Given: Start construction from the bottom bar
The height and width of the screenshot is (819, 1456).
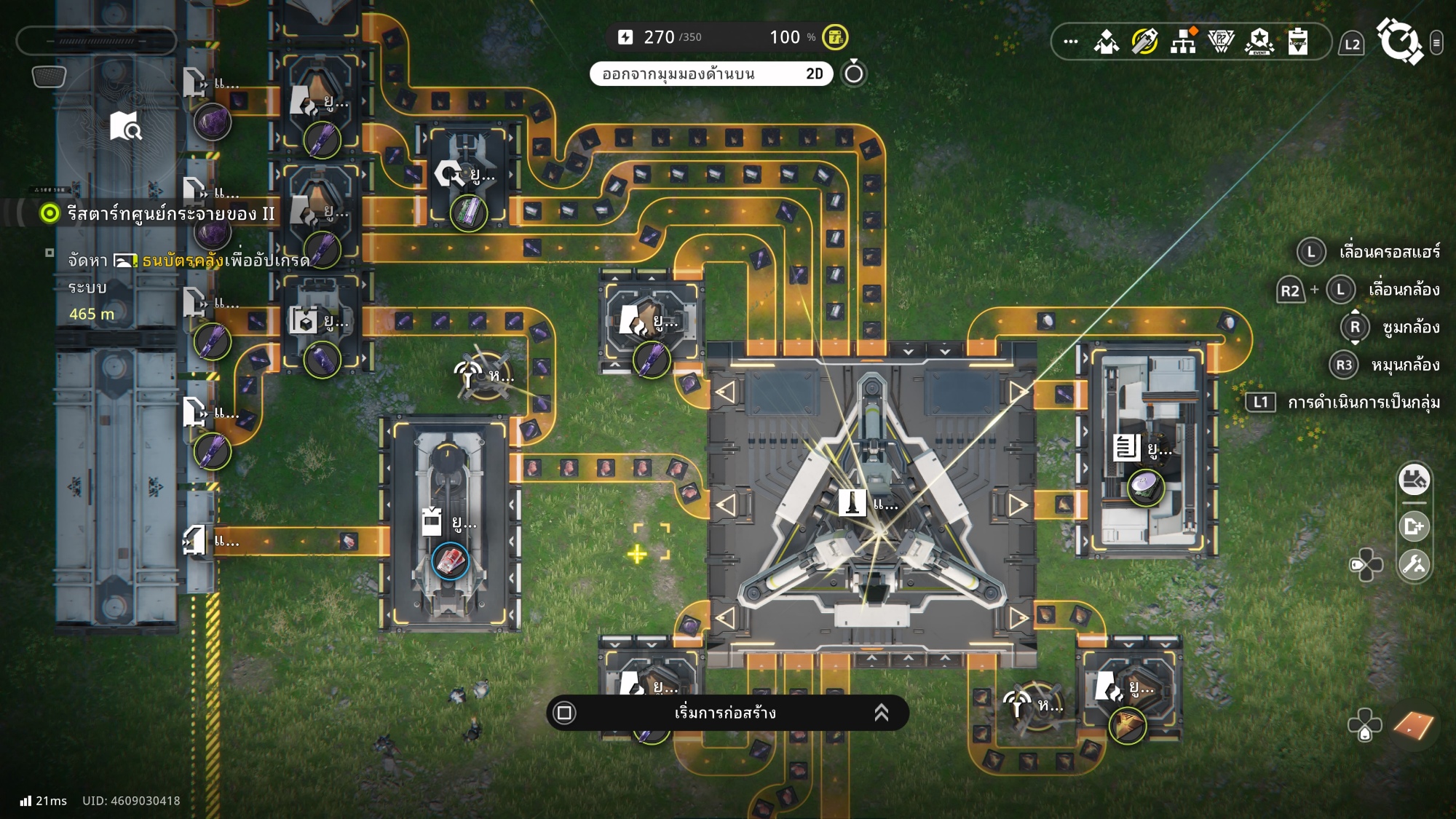Looking at the screenshot, I should pos(727,713).
